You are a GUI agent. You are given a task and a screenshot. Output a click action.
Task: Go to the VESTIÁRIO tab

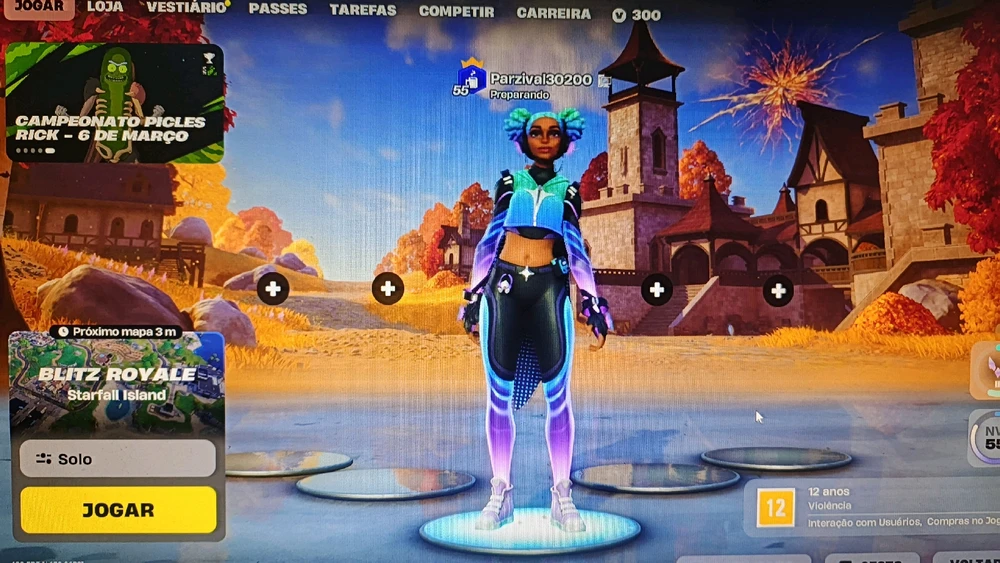tap(186, 7)
